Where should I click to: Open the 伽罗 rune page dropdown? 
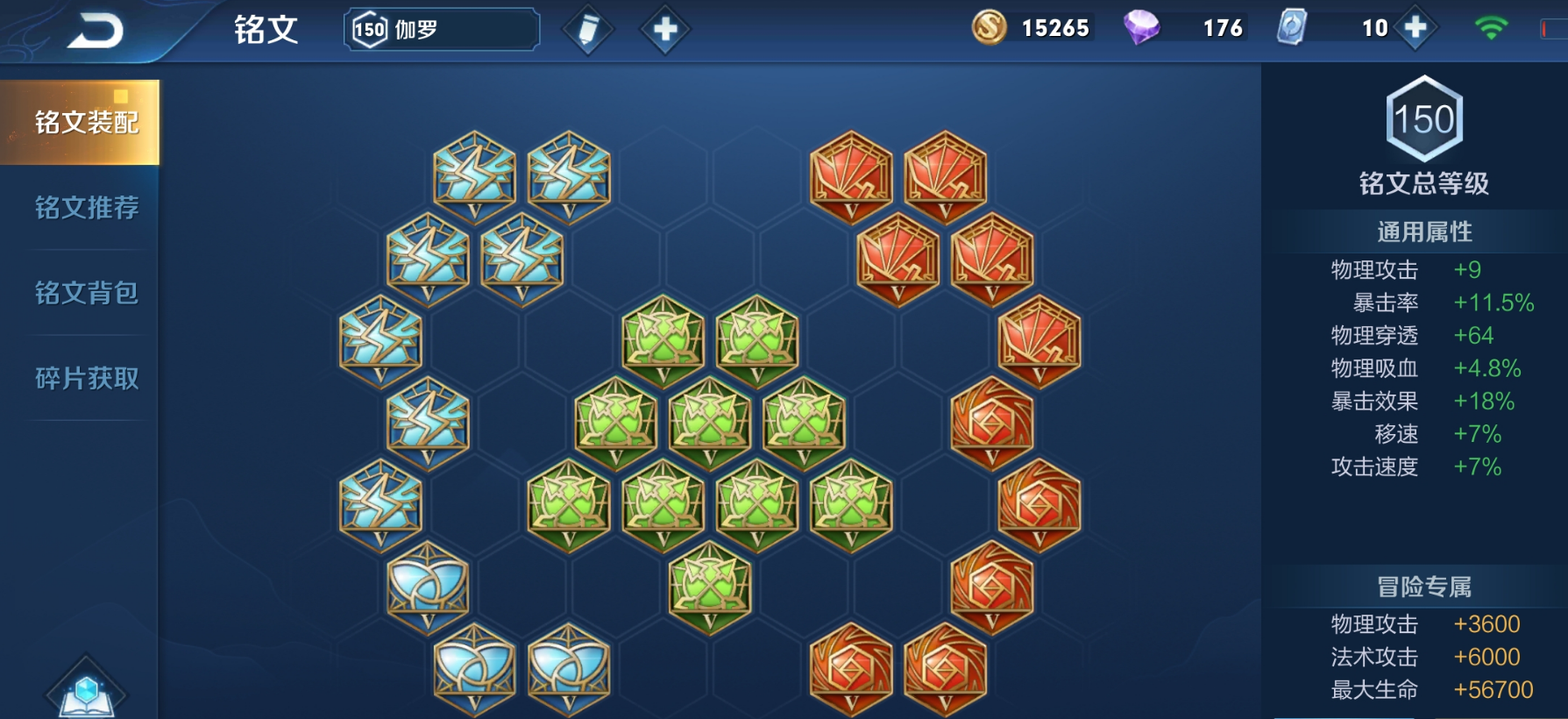click(x=442, y=30)
